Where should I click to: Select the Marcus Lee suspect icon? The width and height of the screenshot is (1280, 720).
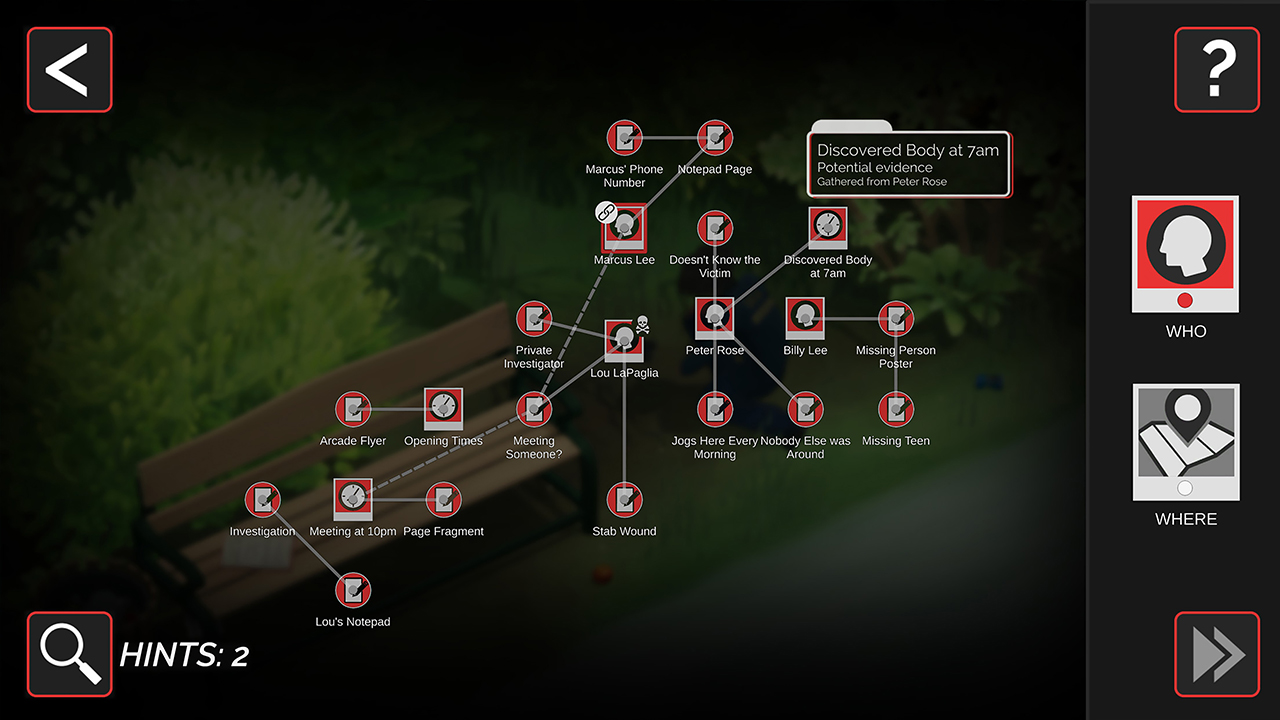pos(624,226)
